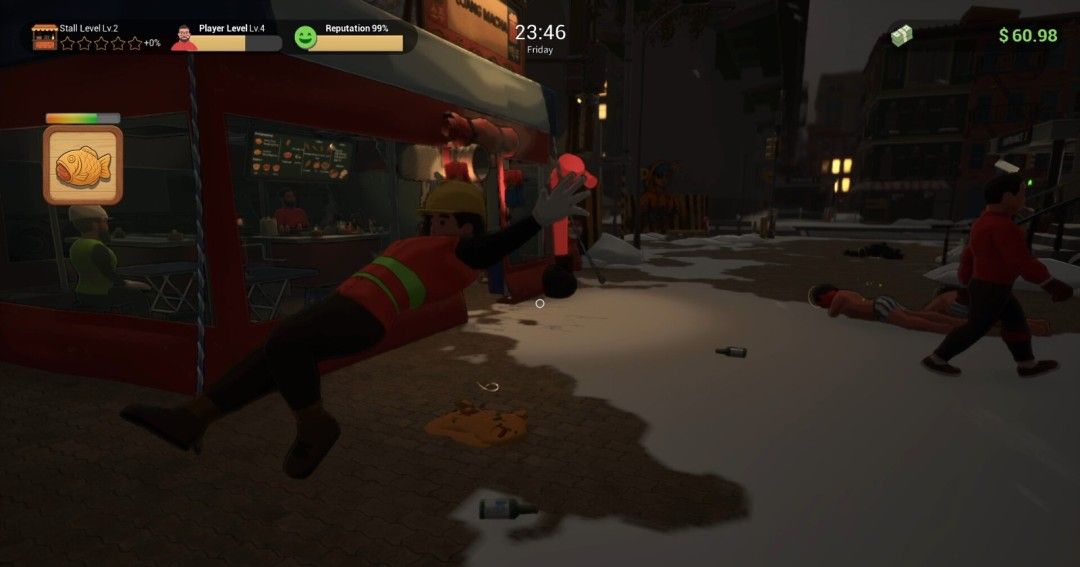Open the stall level icon
1080x567 pixels.
pos(44,37)
